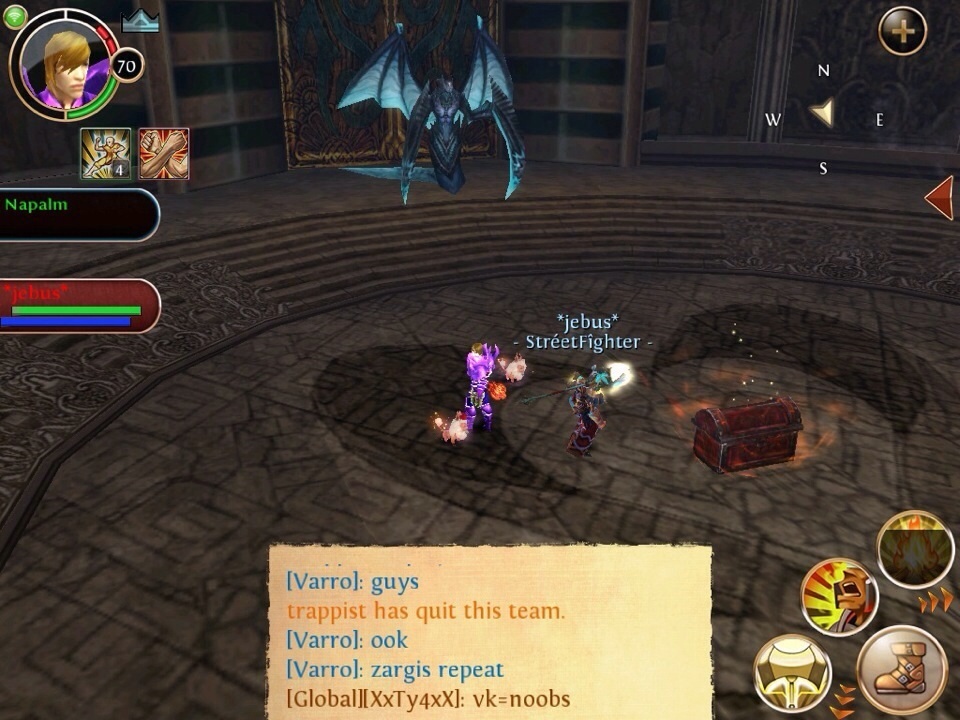
Task: Check the green Wi-Fi connection icon
Action: coord(14,17)
